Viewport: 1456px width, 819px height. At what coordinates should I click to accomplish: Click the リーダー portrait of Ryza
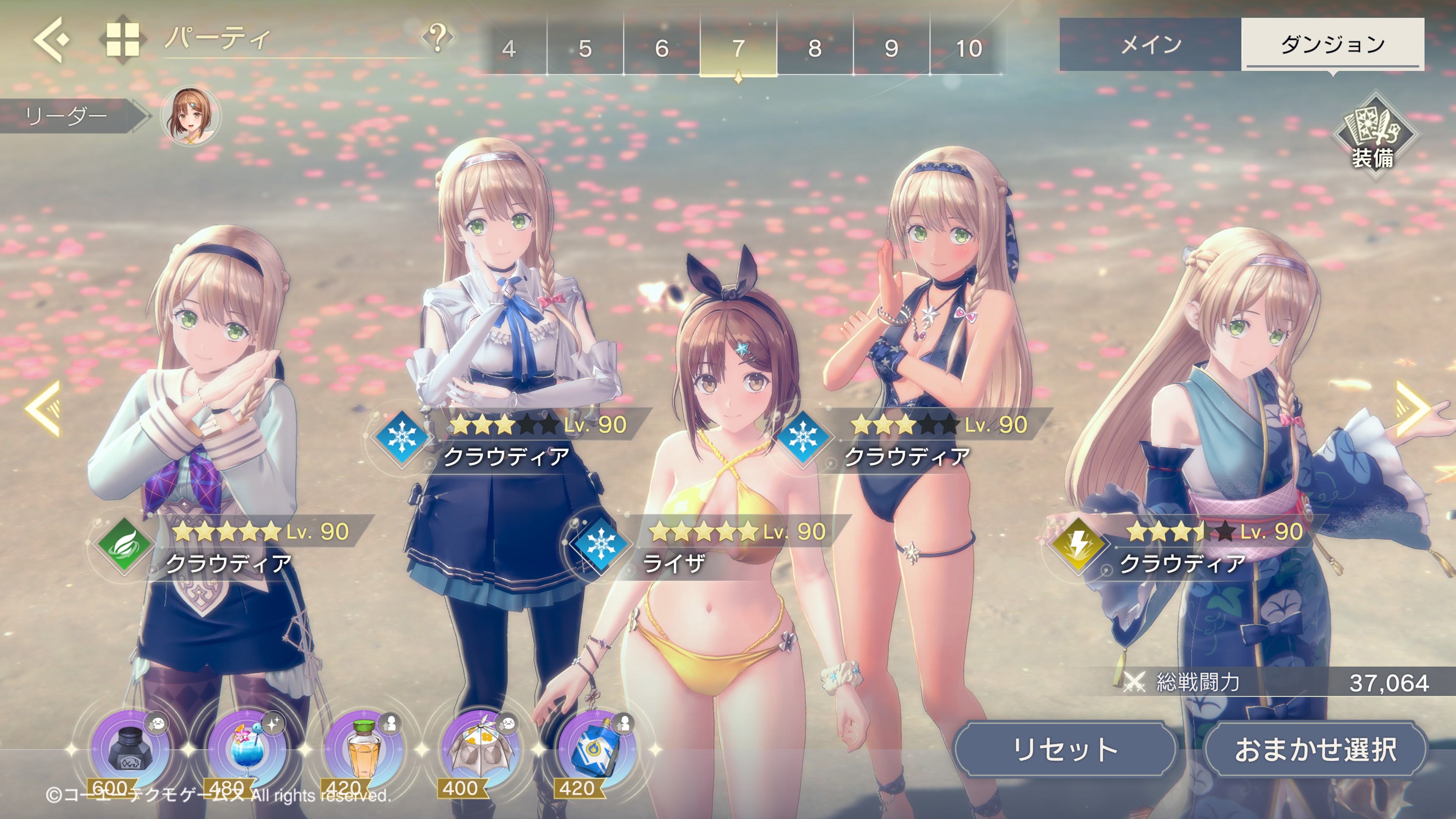click(191, 116)
